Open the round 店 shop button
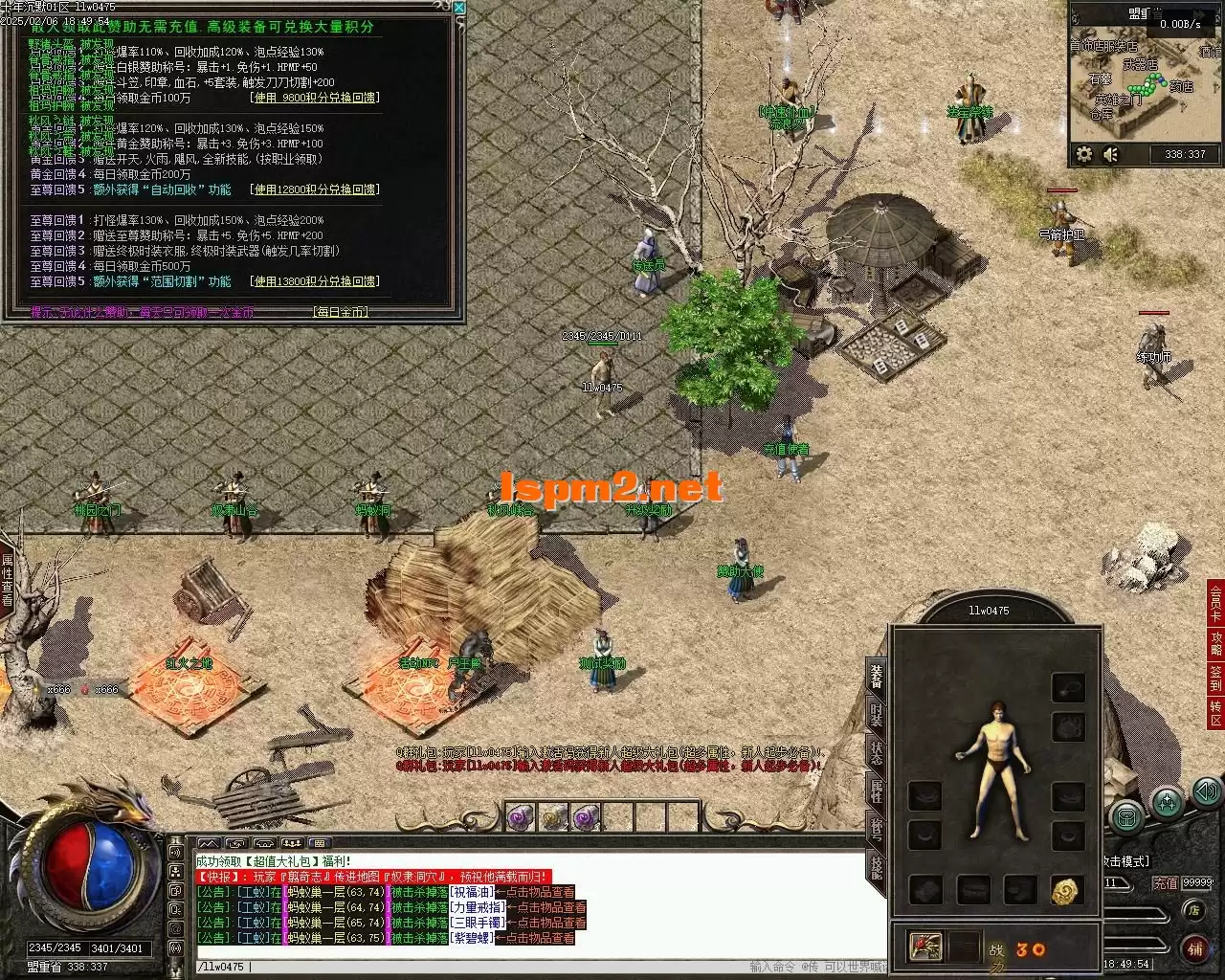1225x980 pixels. [x=1194, y=910]
